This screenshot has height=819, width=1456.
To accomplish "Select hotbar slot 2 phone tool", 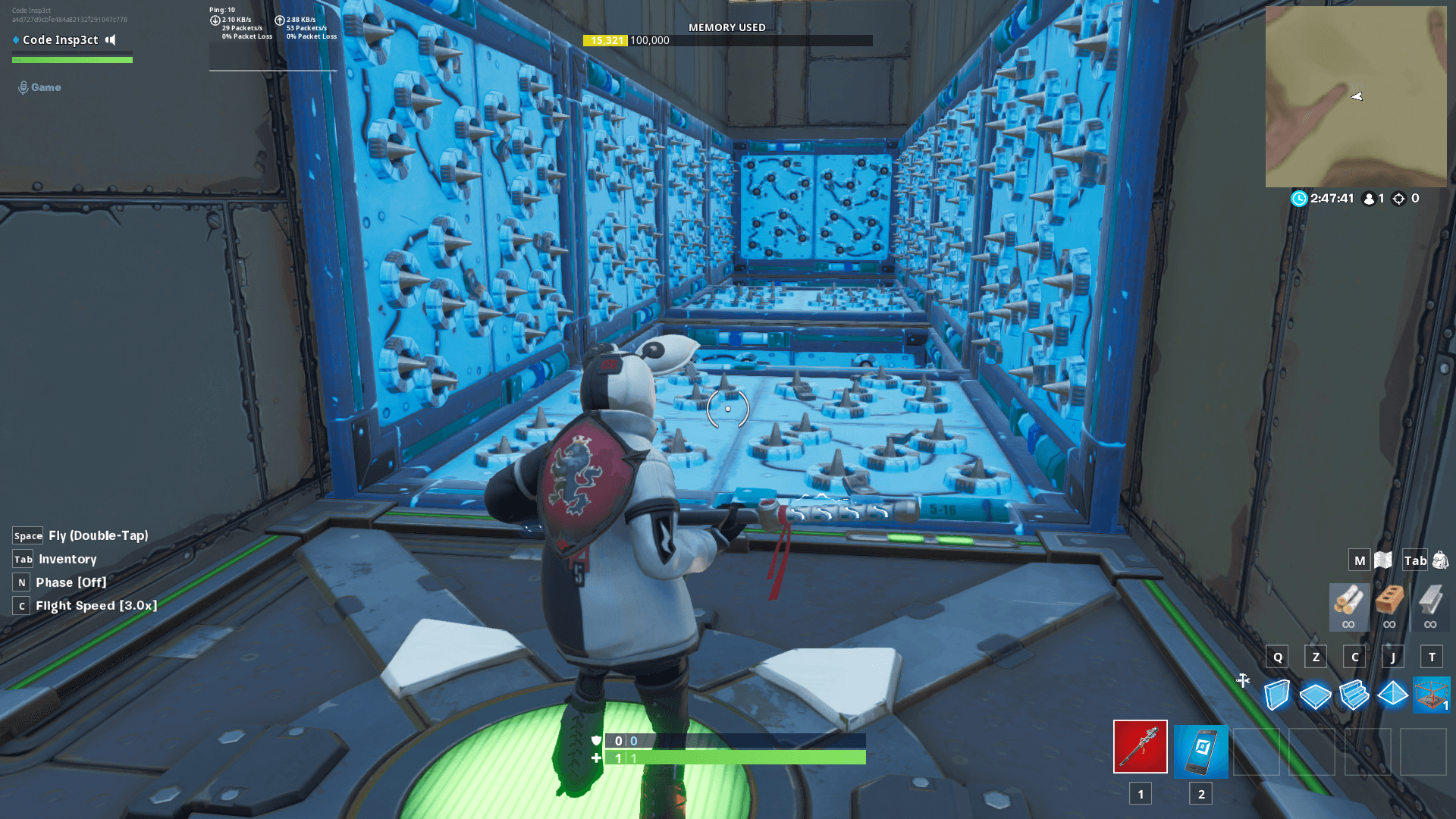I will coord(1200,752).
